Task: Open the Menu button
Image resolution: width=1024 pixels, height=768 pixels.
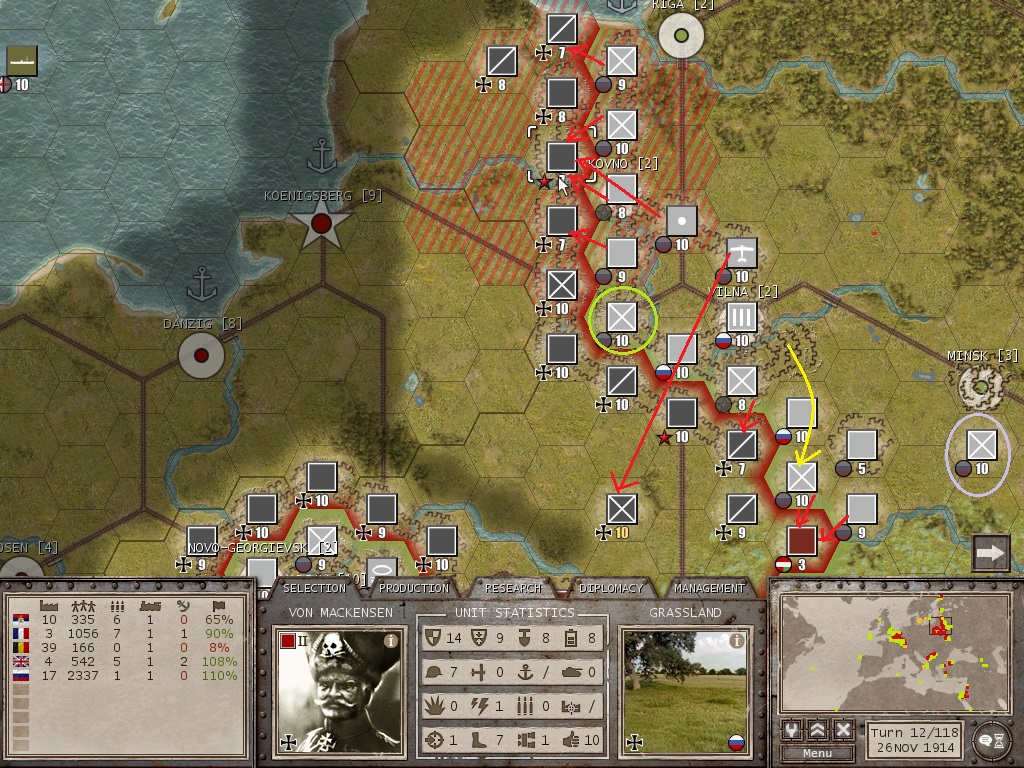Action: pyautogui.click(x=817, y=753)
